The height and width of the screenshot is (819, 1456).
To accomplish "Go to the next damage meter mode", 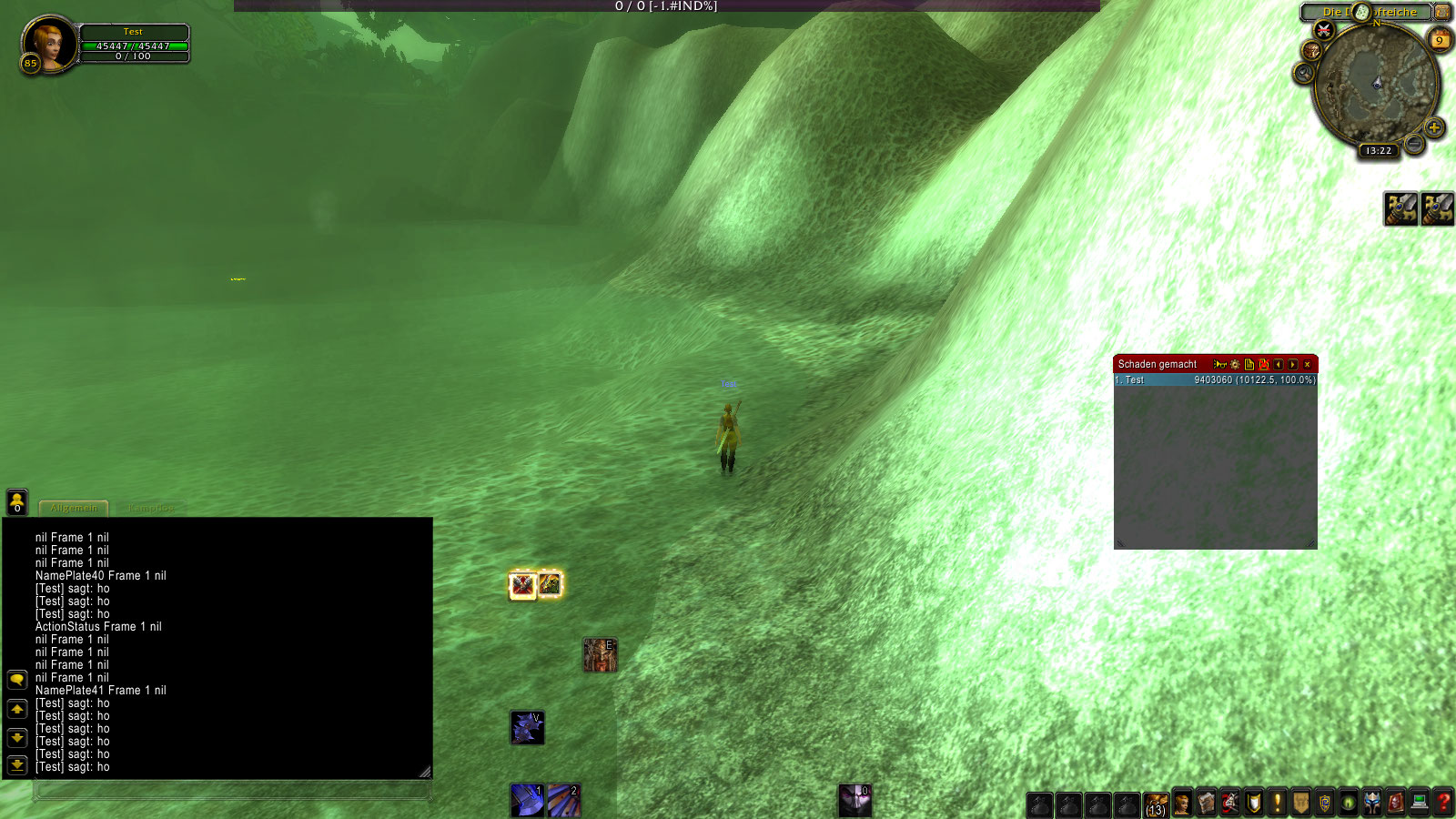I will click(x=1293, y=364).
